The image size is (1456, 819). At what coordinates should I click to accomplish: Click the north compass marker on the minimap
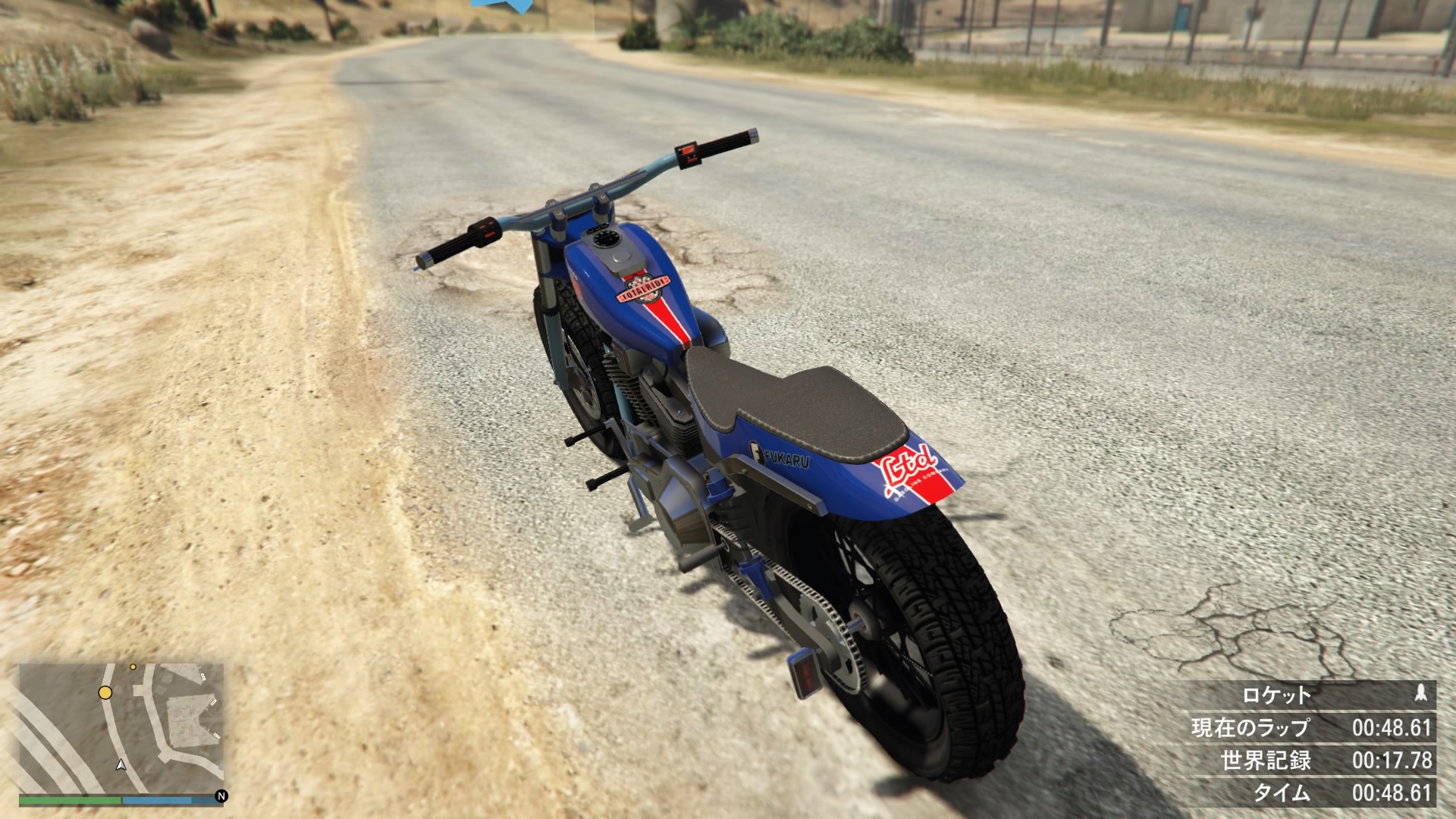click(x=221, y=796)
